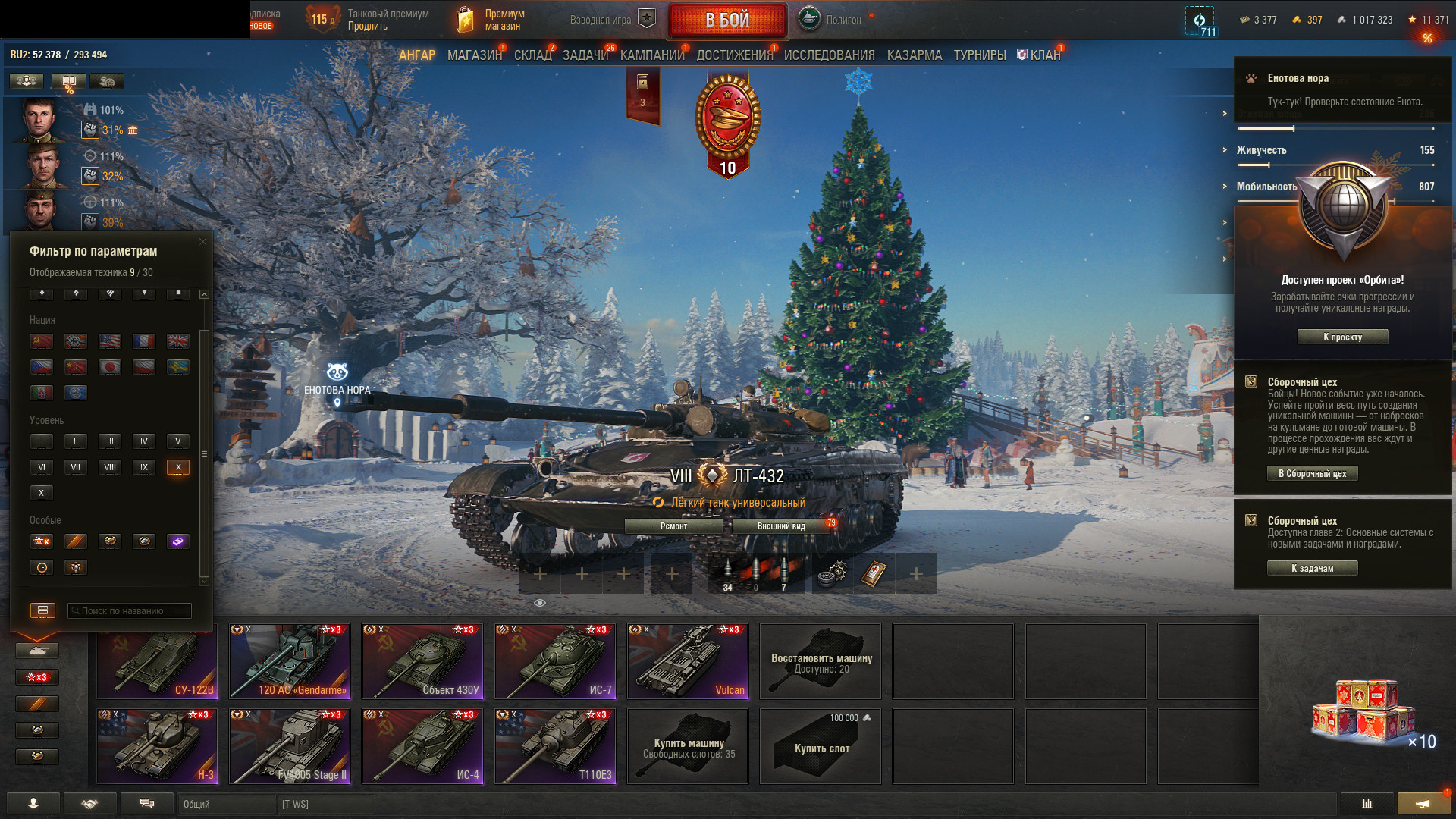The image size is (1456, 819).
Task: Buy a new garage slot
Action: coord(821,746)
